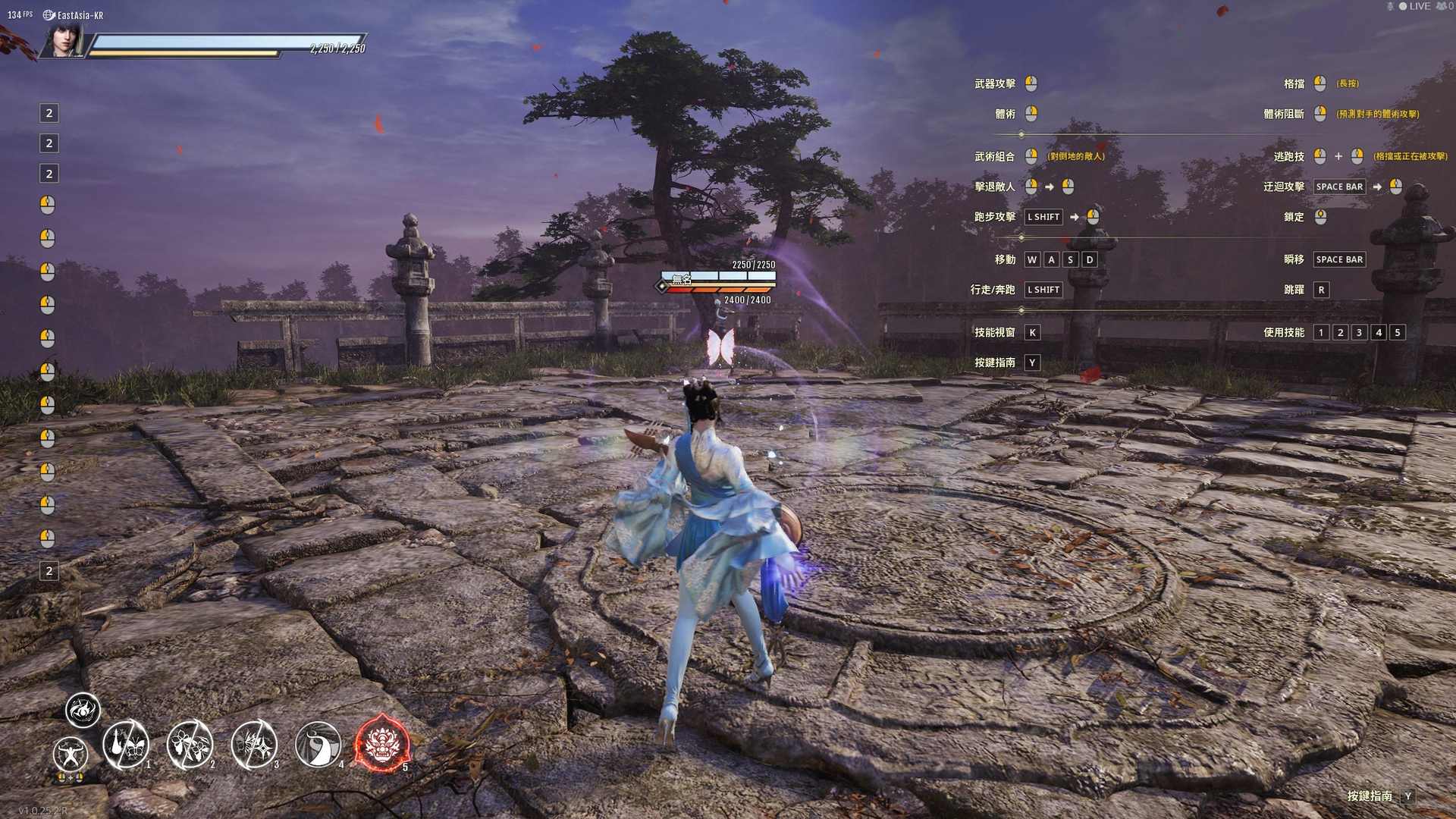Trigger the burst and four-point star skill
The width and height of the screenshot is (1456, 819).
click(x=254, y=745)
